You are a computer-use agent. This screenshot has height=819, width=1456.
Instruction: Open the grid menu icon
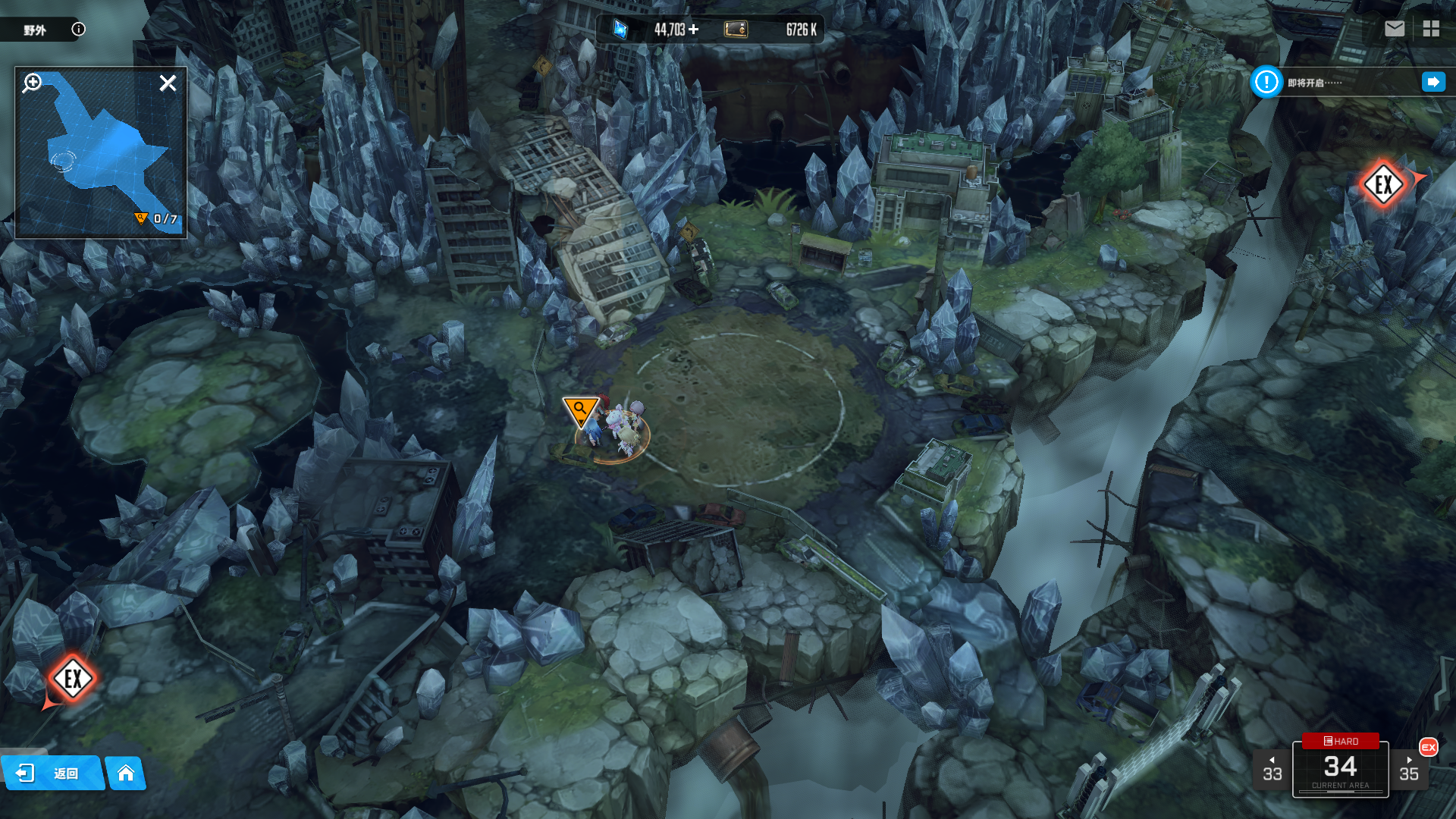(1431, 29)
